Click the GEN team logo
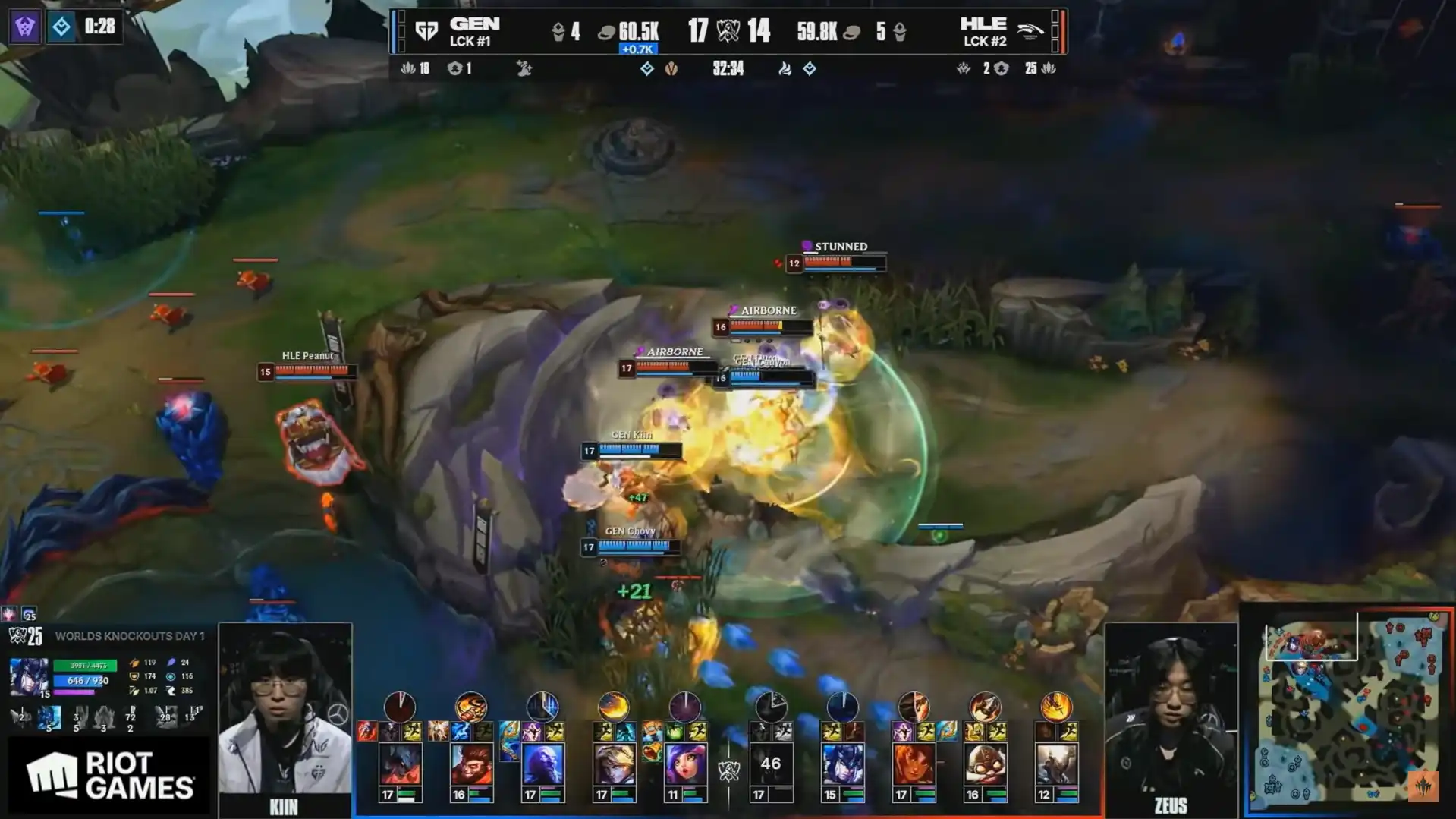The width and height of the screenshot is (1456, 819). (427, 31)
